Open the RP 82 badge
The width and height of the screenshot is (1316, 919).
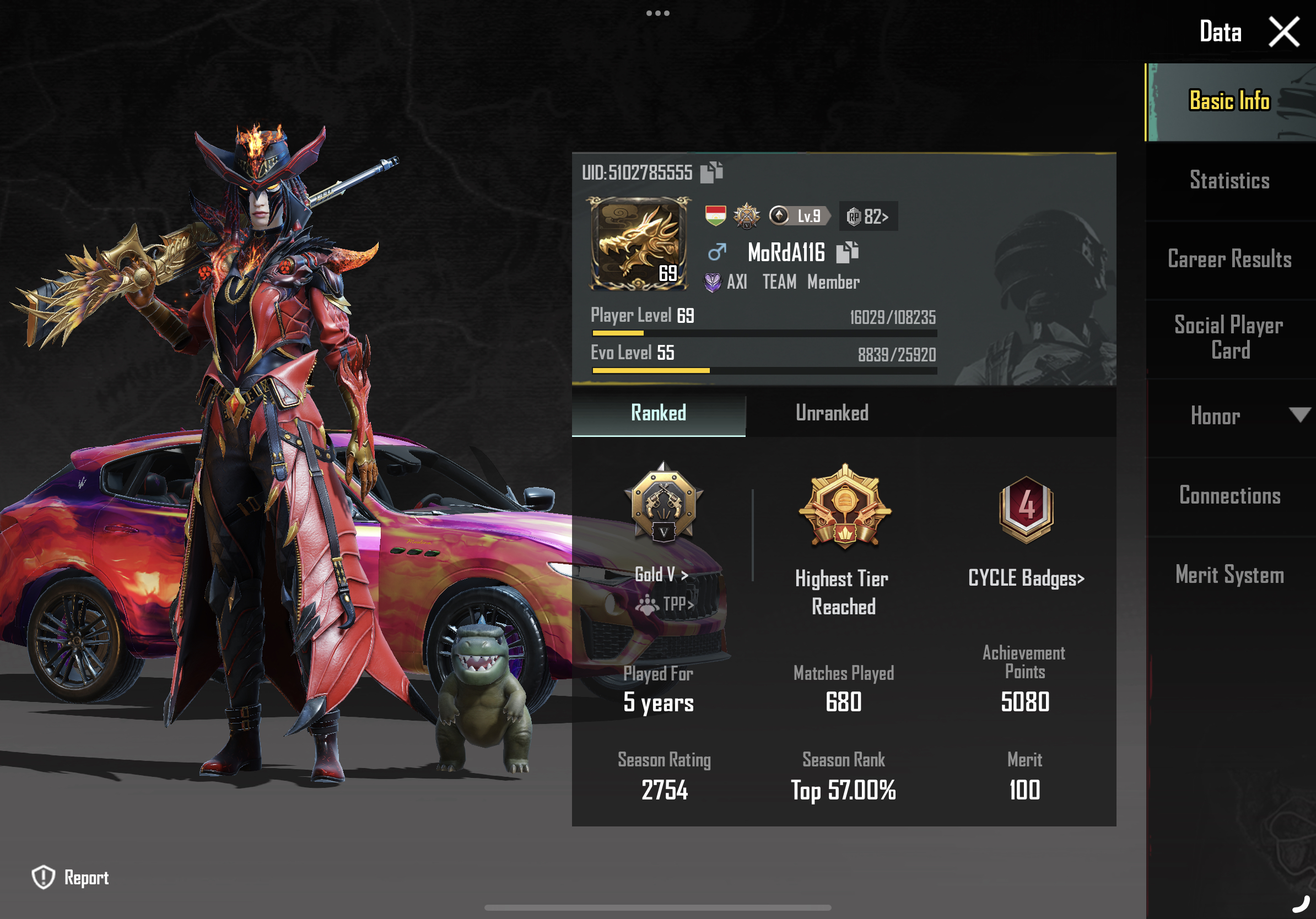pyautogui.click(x=868, y=217)
